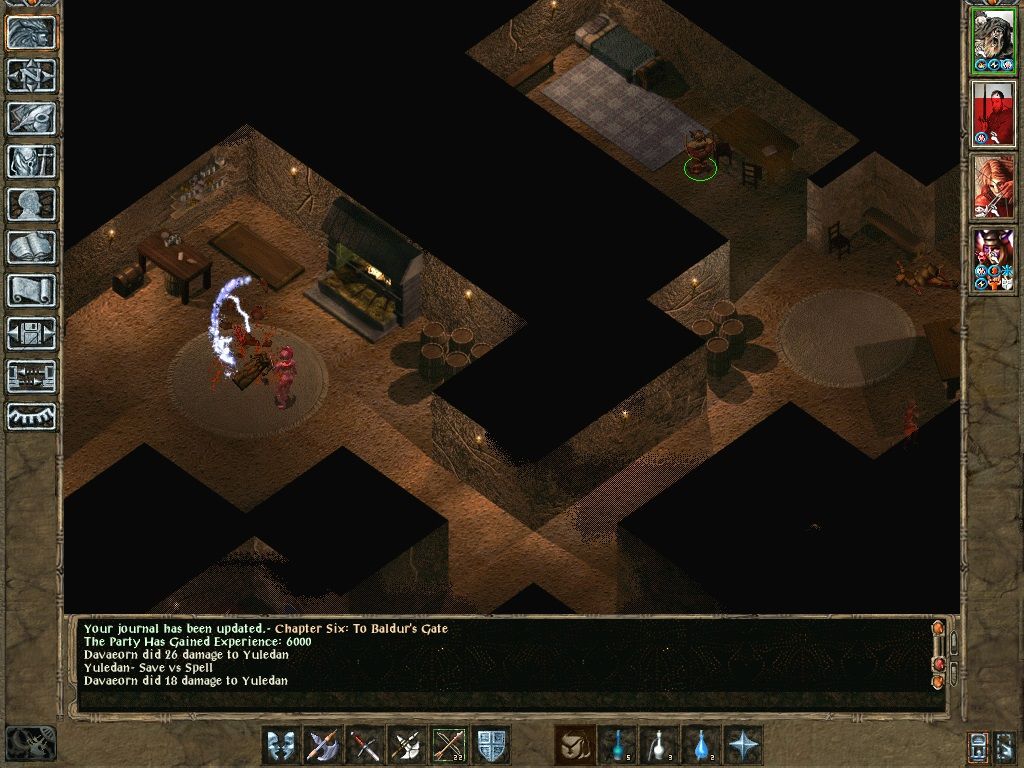This screenshot has width=1024, height=768.
Task: Equip the crossed swords weapon slot
Action: [x=365, y=746]
